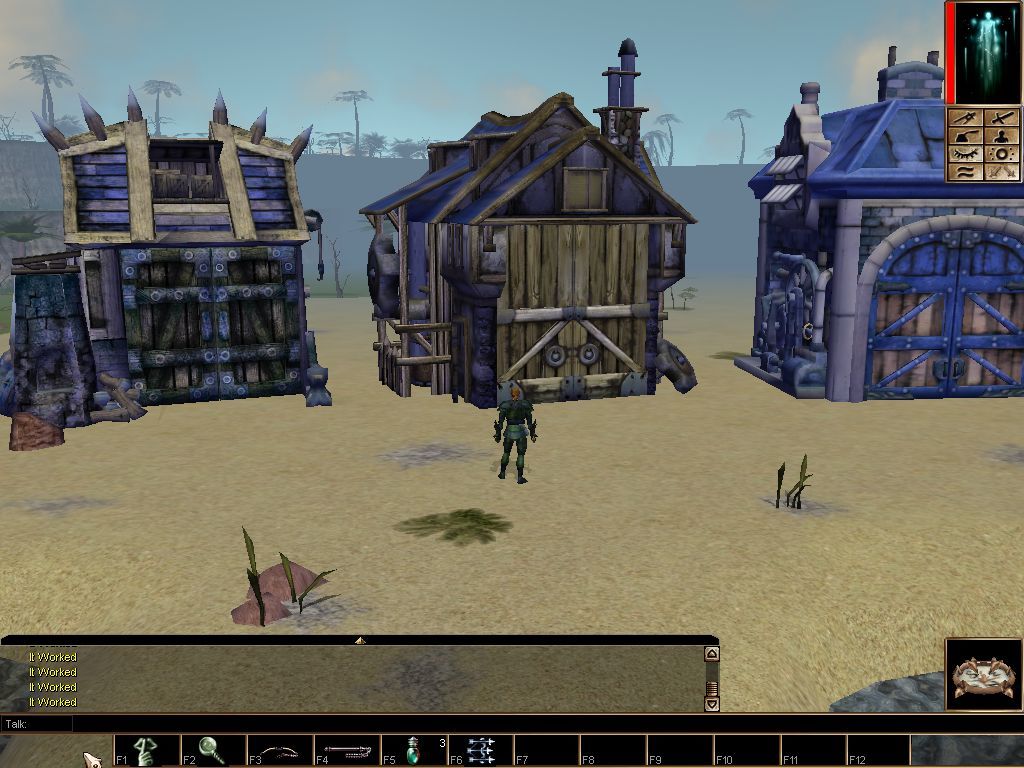Use the green potion in F5
1024x768 pixels.
[414, 750]
